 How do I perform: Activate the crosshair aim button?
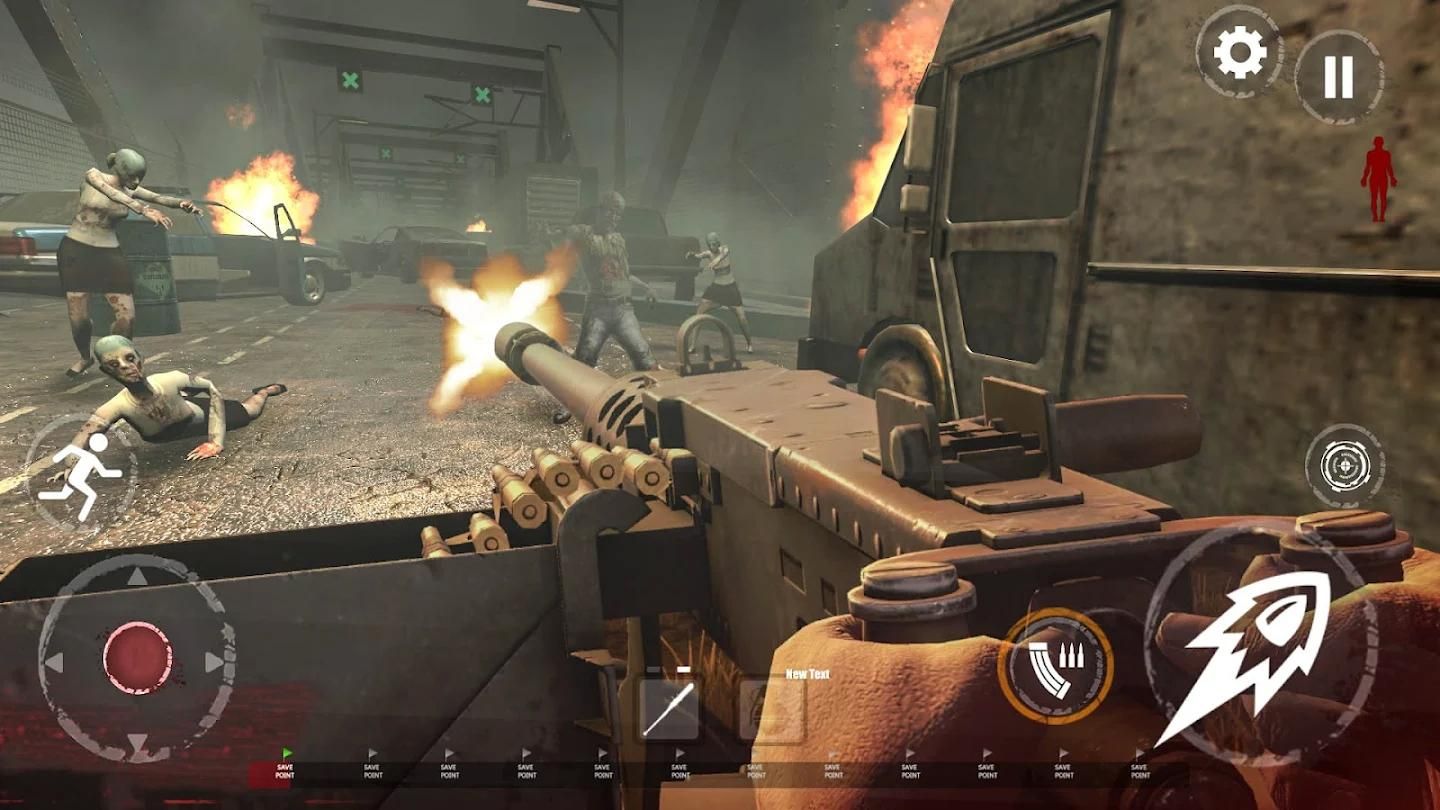tap(1345, 465)
